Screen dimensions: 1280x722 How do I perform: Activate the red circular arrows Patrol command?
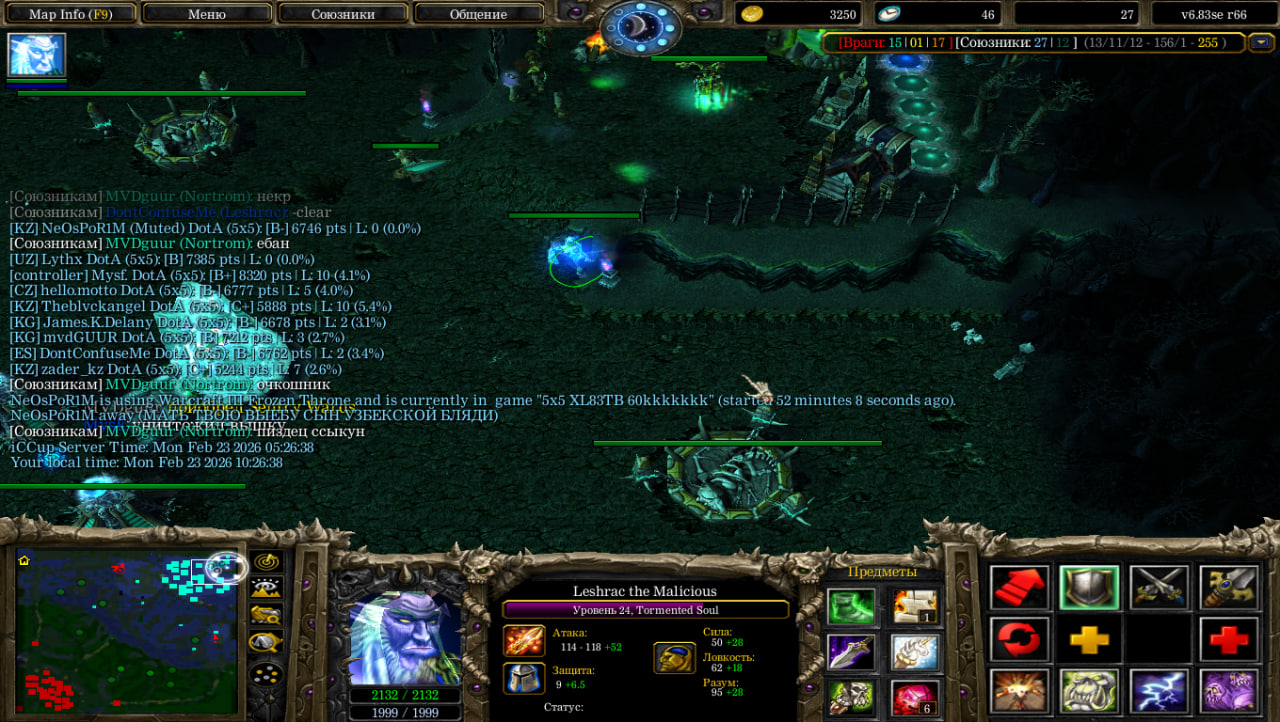click(1020, 638)
